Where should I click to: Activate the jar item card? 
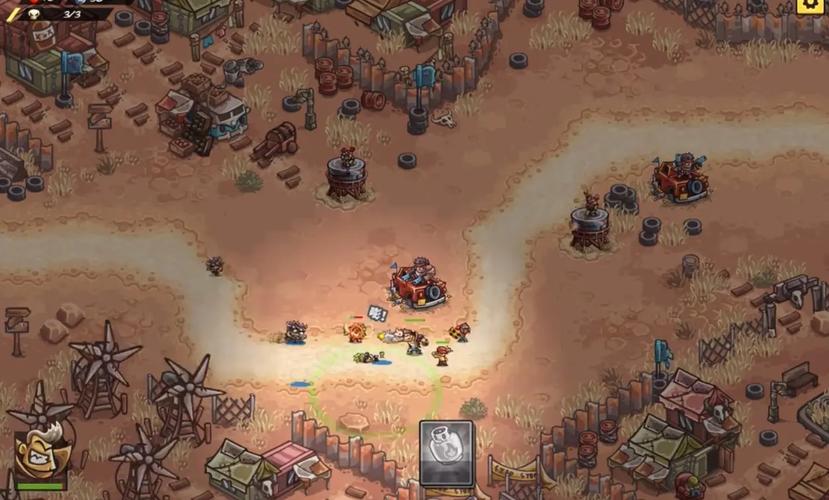(446, 453)
